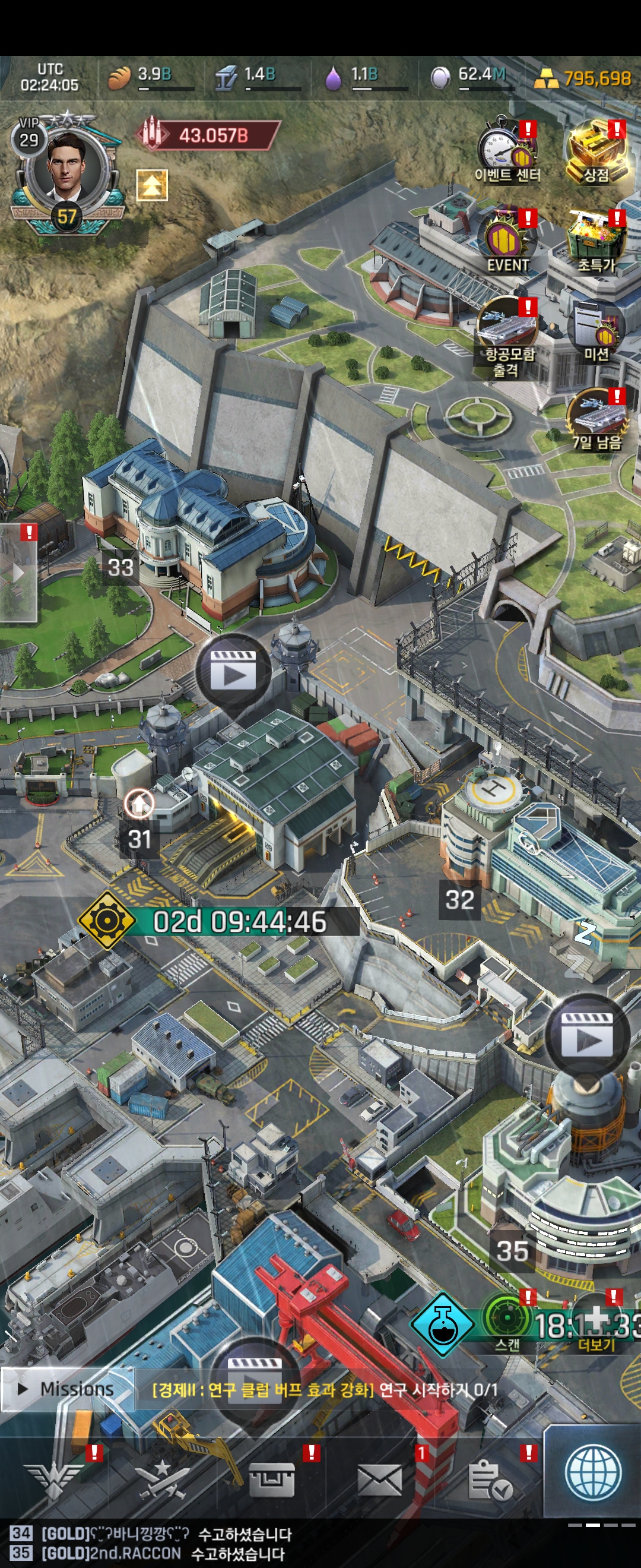Check the gold bars balance
This screenshot has height=1568, width=641.
584,78
